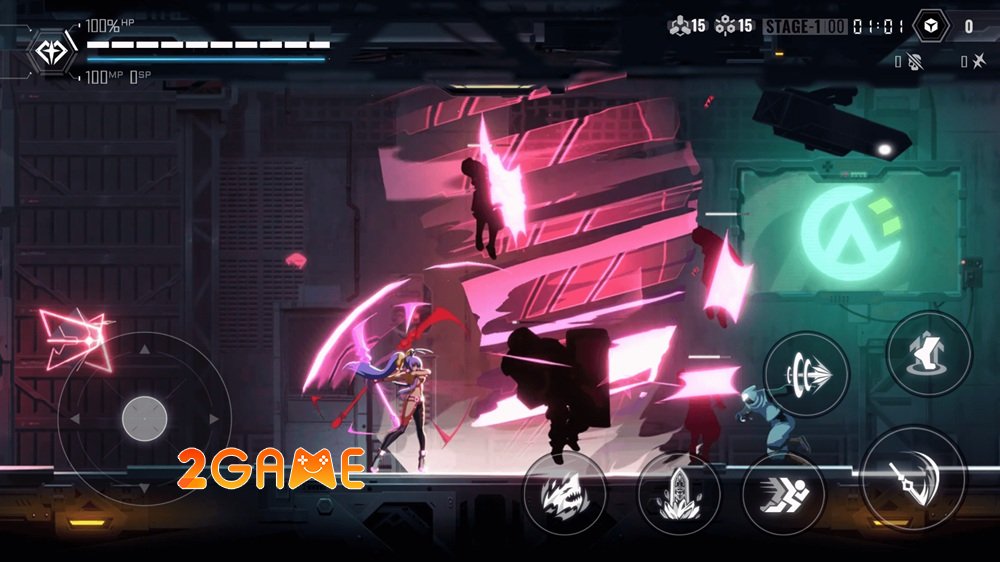1000x562 pixels.
Task: Use the jump arrow button
Action: click(x=929, y=353)
